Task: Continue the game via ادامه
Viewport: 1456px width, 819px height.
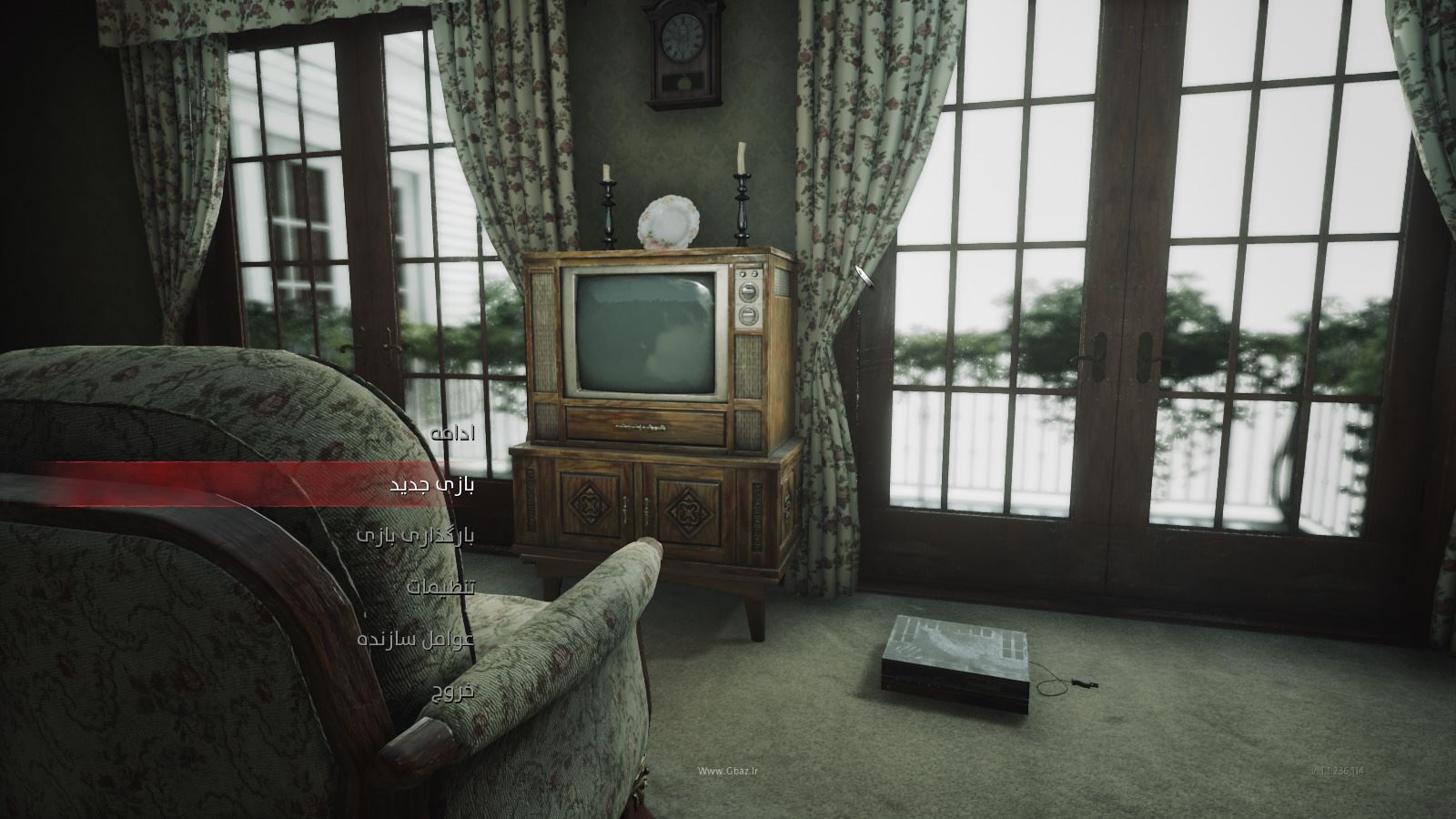Action: tap(452, 433)
